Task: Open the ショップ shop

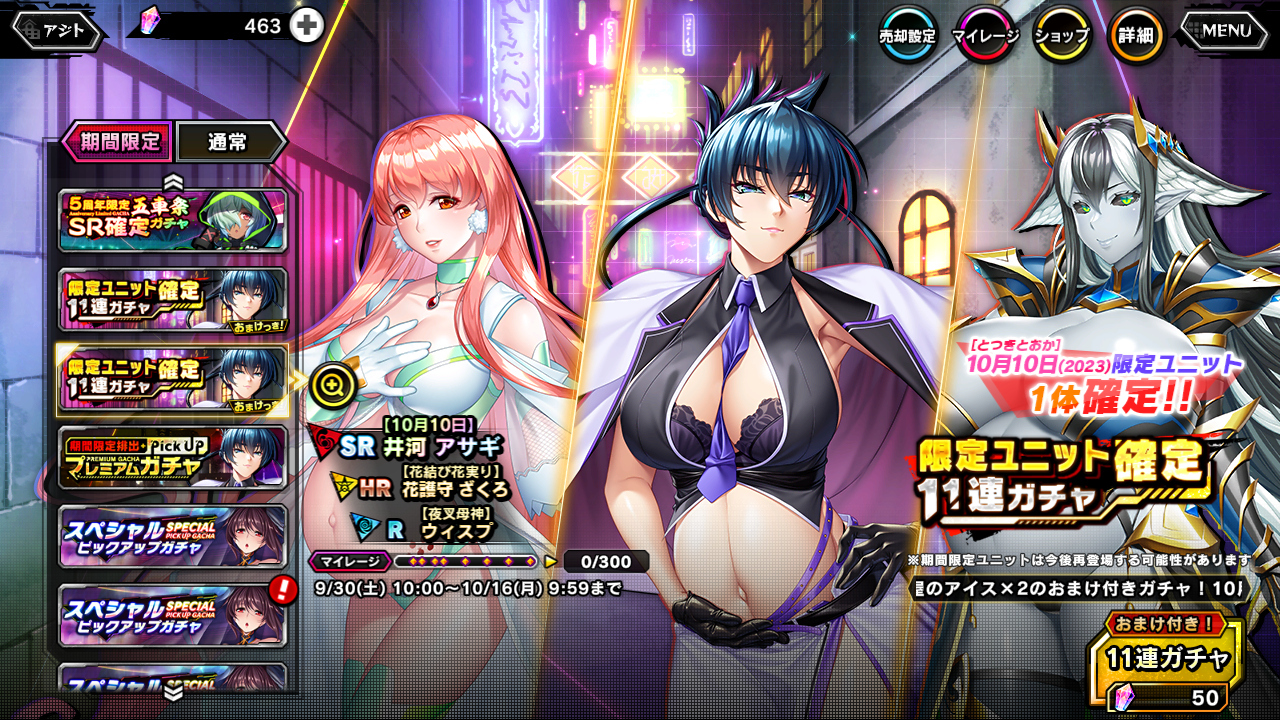Action: [x=1061, y=36]
